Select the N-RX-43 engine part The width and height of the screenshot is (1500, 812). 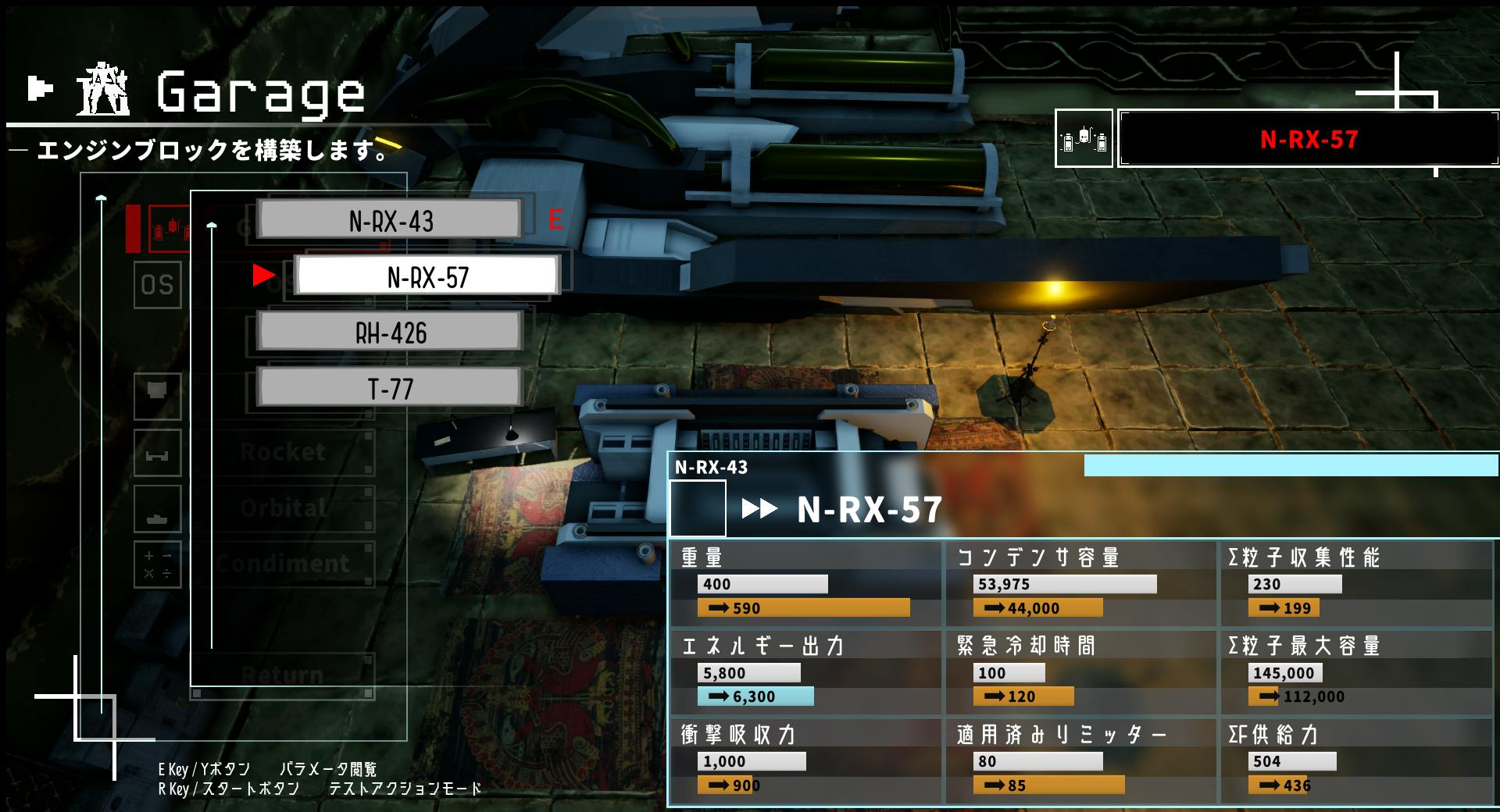click(x=390, y=220)
